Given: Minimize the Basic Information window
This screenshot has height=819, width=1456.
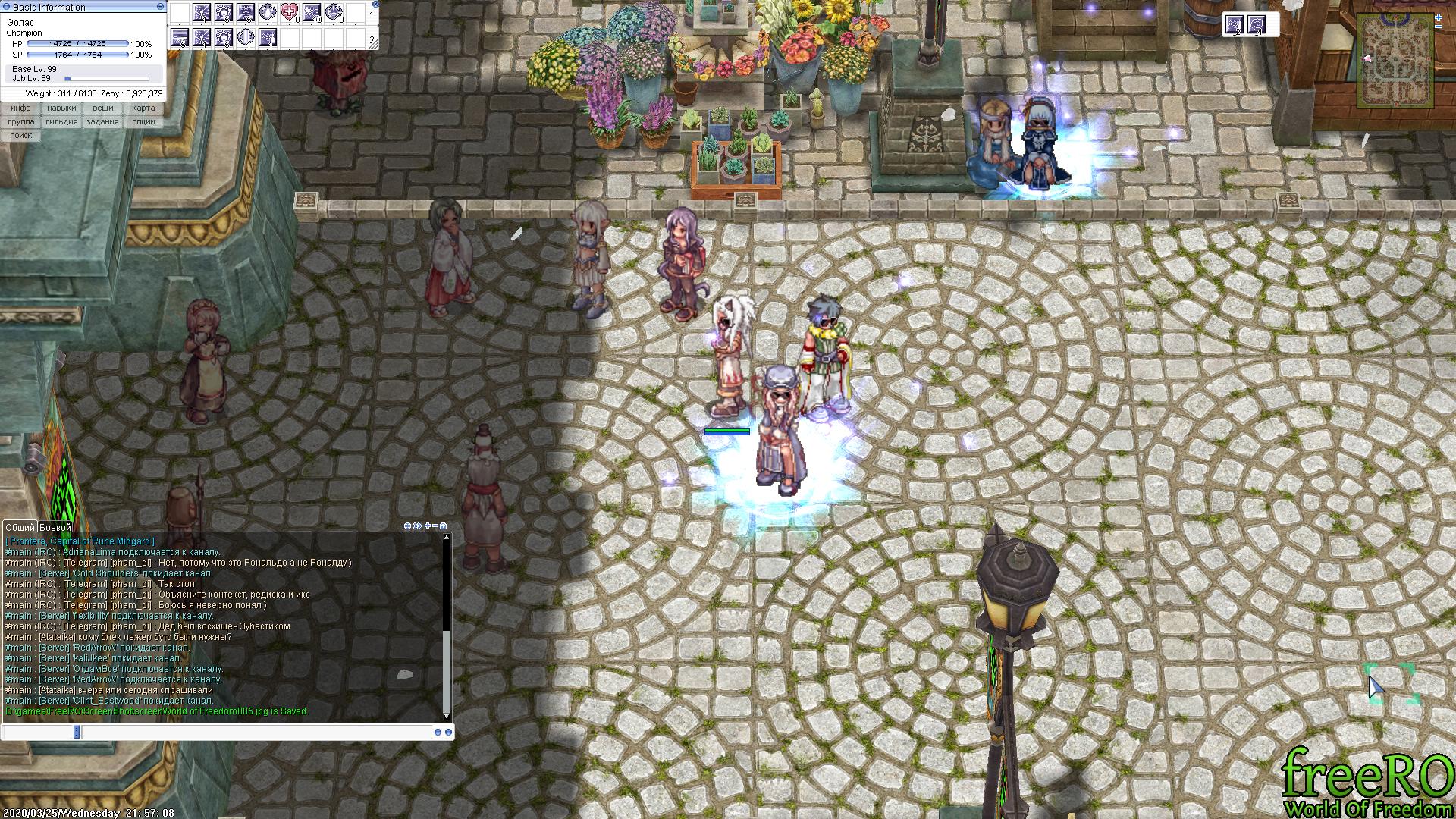Looking at the screenshot, I should (x=160, y=6).
